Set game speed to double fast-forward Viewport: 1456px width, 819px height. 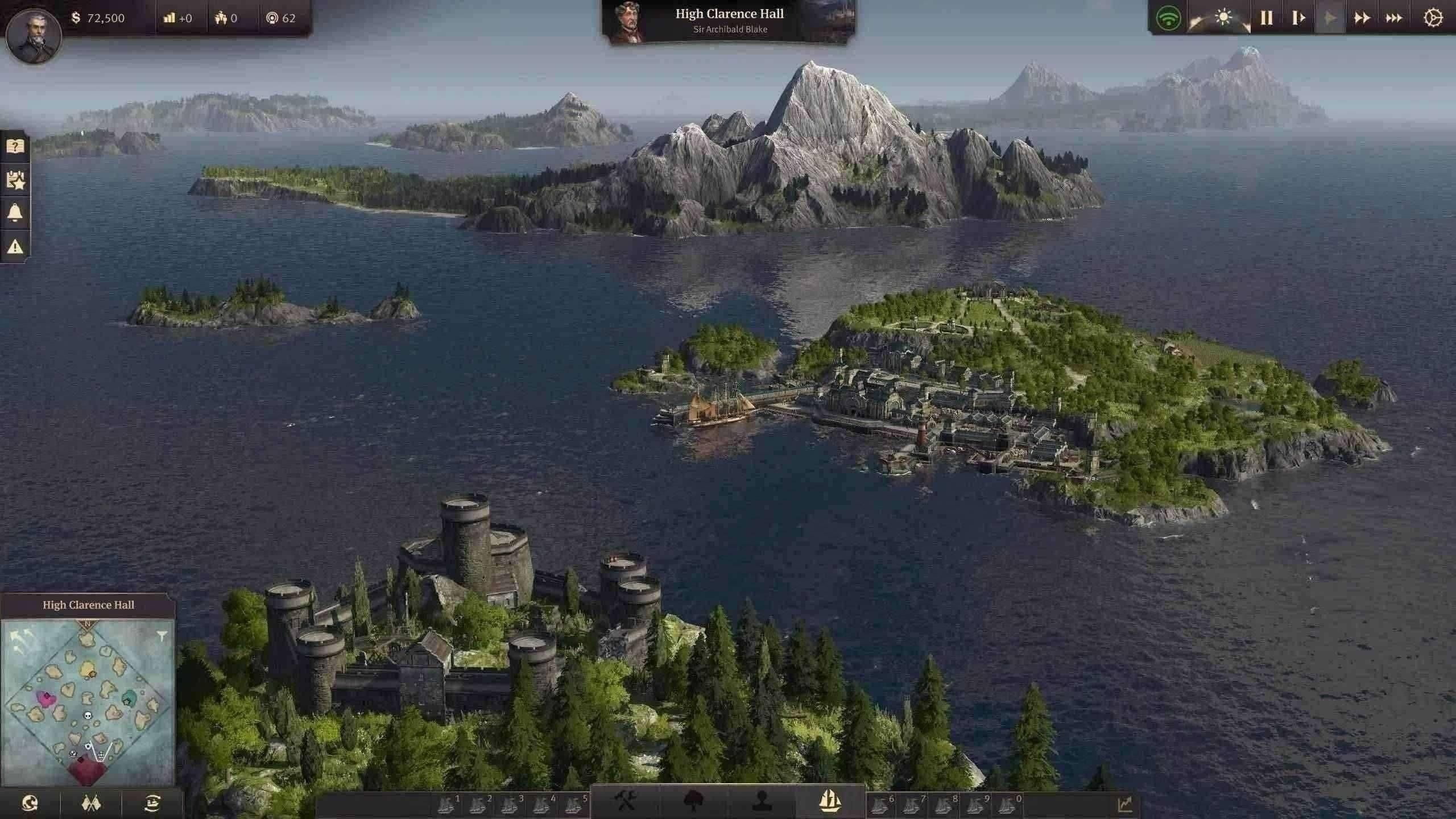(x=1362, y=18)
